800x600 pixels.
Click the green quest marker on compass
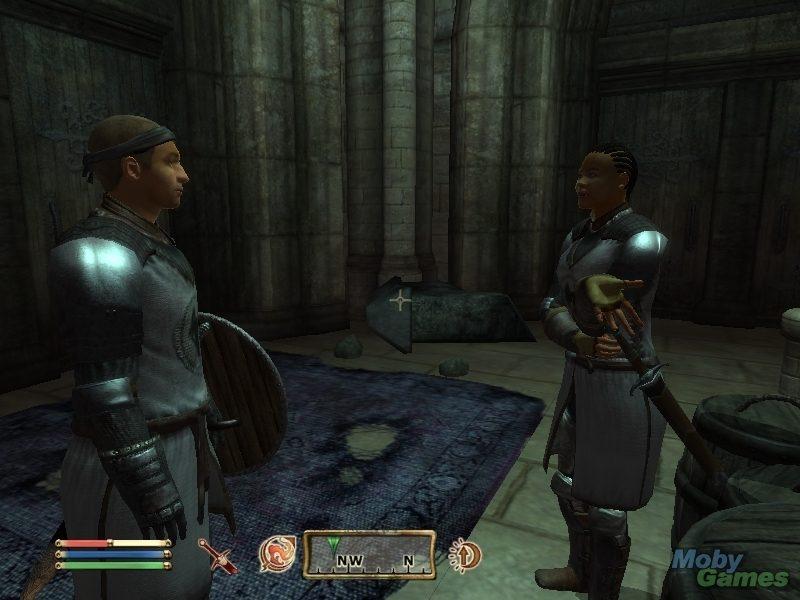(331, 545)
